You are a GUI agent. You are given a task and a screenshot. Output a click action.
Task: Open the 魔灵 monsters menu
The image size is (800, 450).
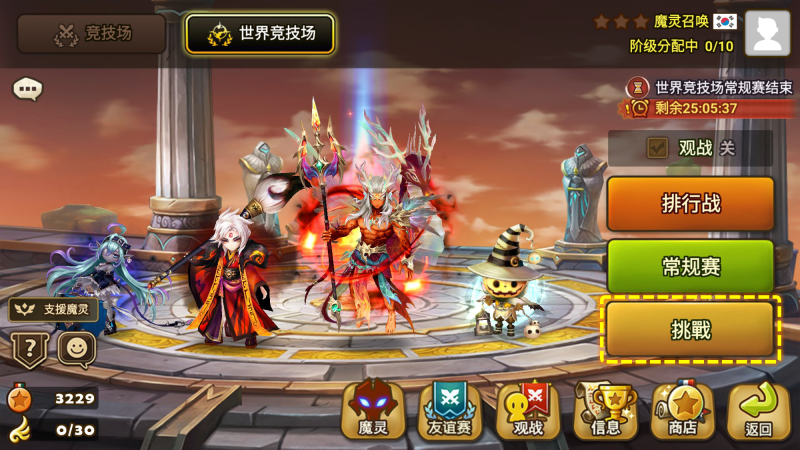coord(373,410)
